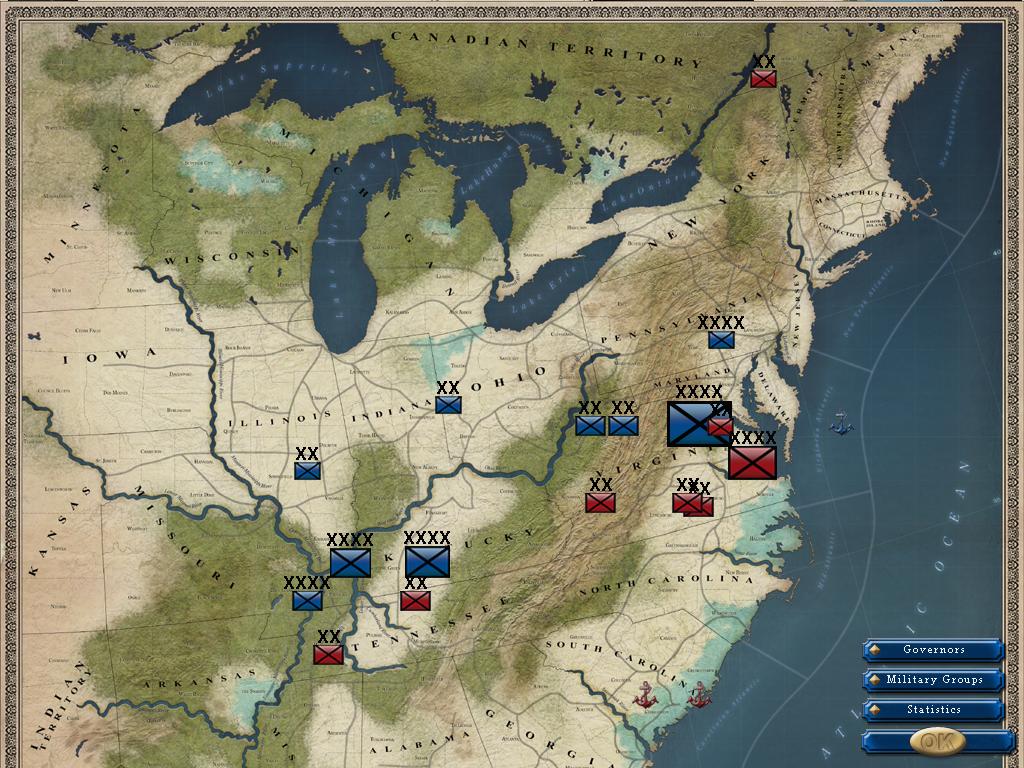1024x768 pixels.
Task: Click the blue anchor fleet marker in the Atlantic
Action: coord(841,423)
